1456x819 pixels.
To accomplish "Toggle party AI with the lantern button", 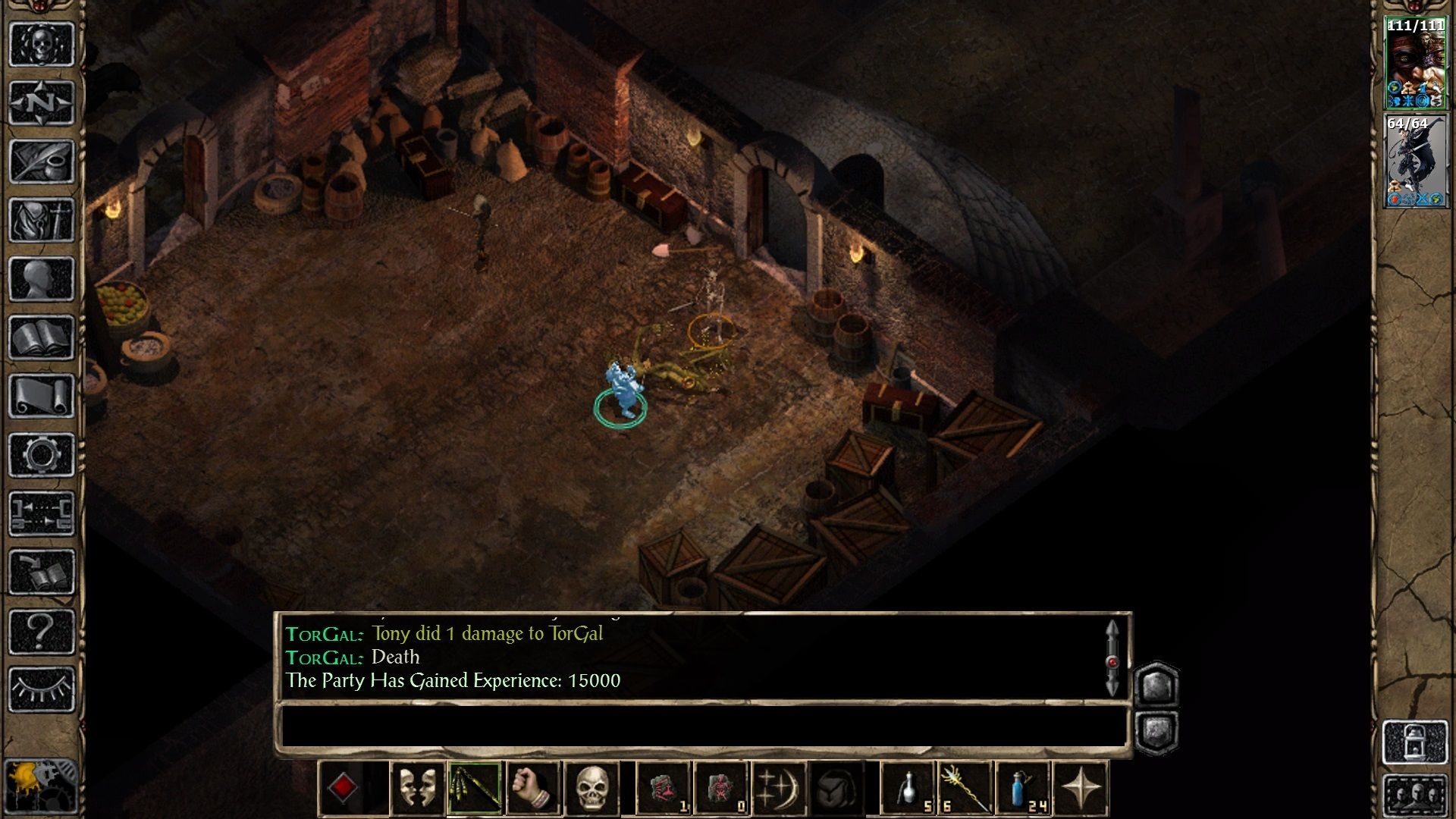I will pos(1415,742).
